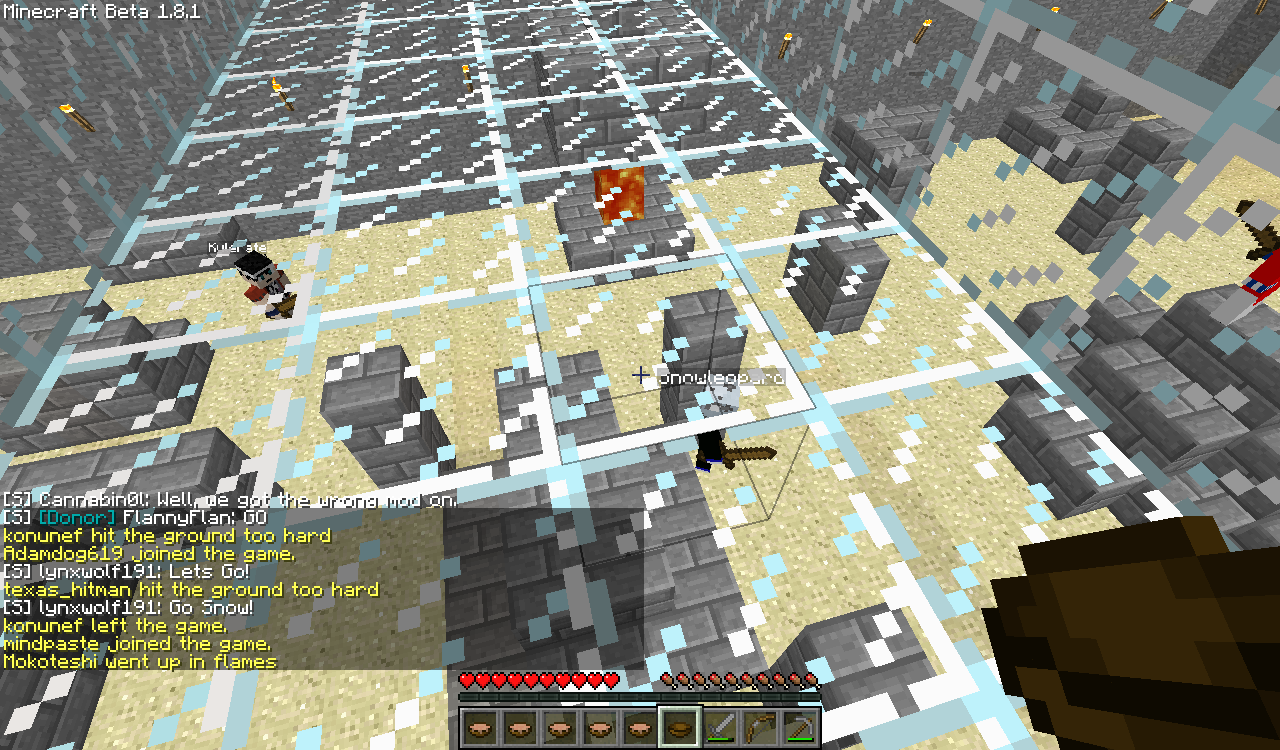Choose the bow in the hotbar
This screenshot has width=1280, height=750.
click(x=760, y=727)
